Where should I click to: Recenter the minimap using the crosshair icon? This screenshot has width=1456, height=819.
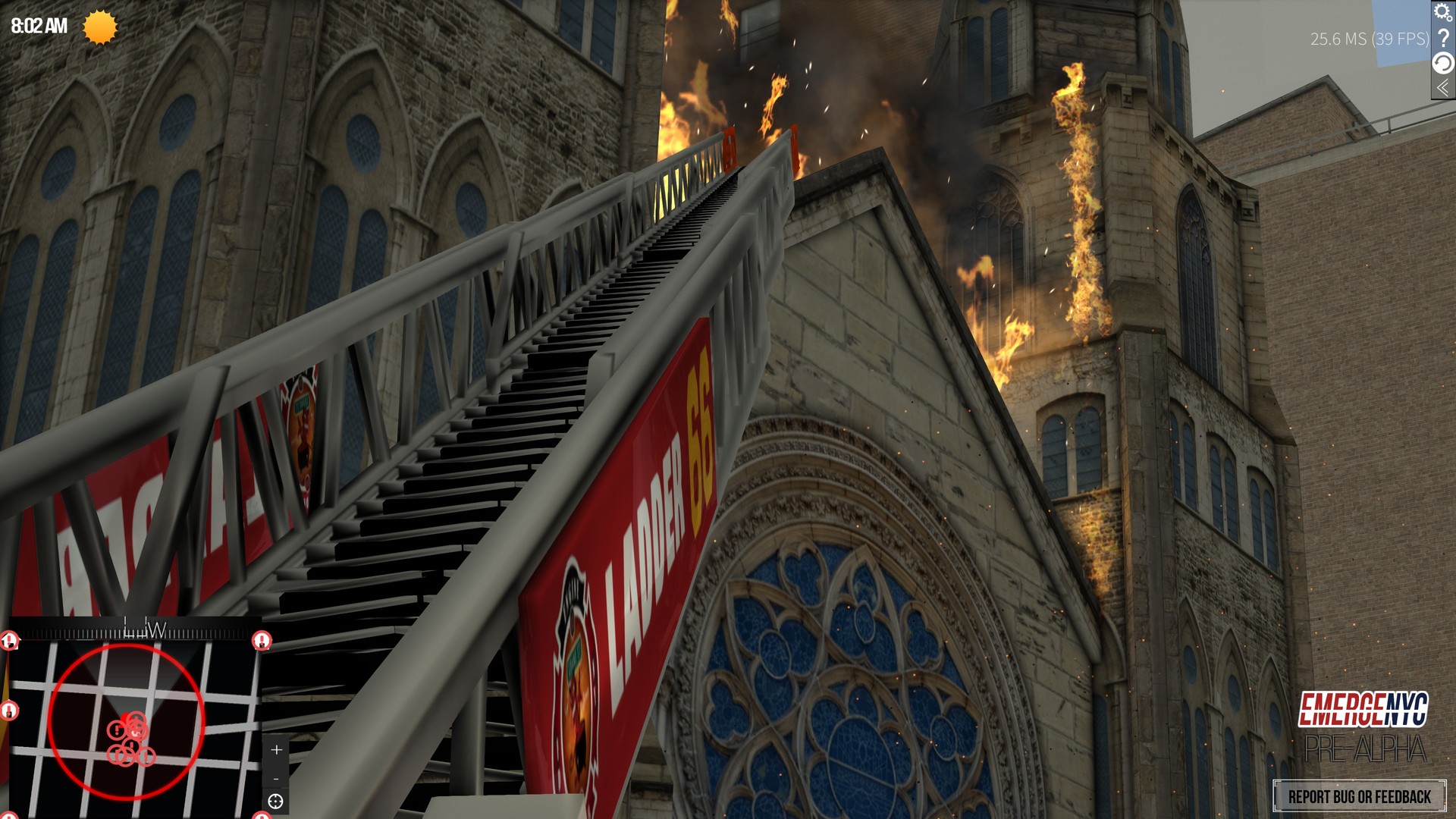click(x=275, y=802)
